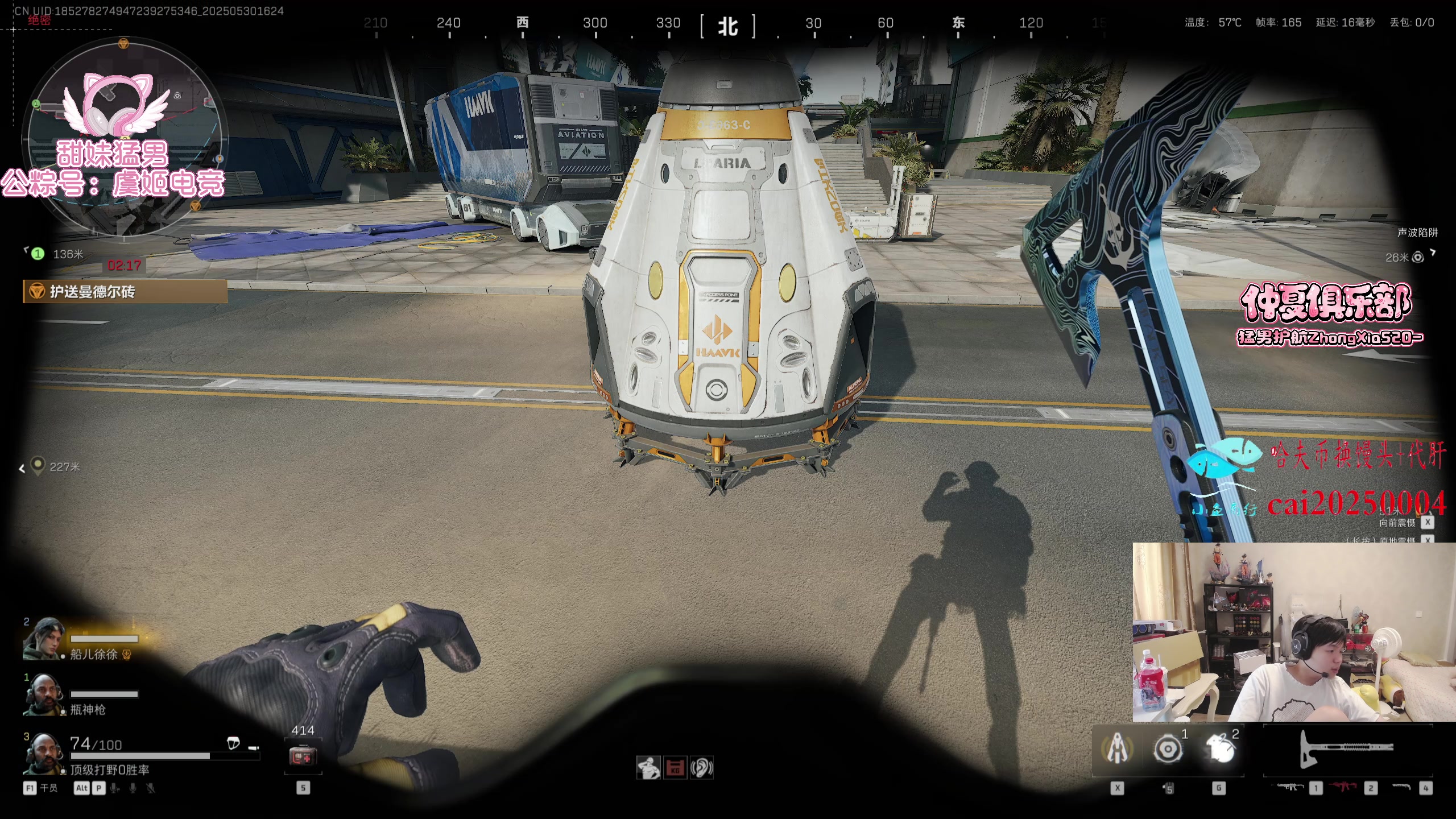Activate the operator tactical ability icon
1456x819 pixels.
point(1117,748)
